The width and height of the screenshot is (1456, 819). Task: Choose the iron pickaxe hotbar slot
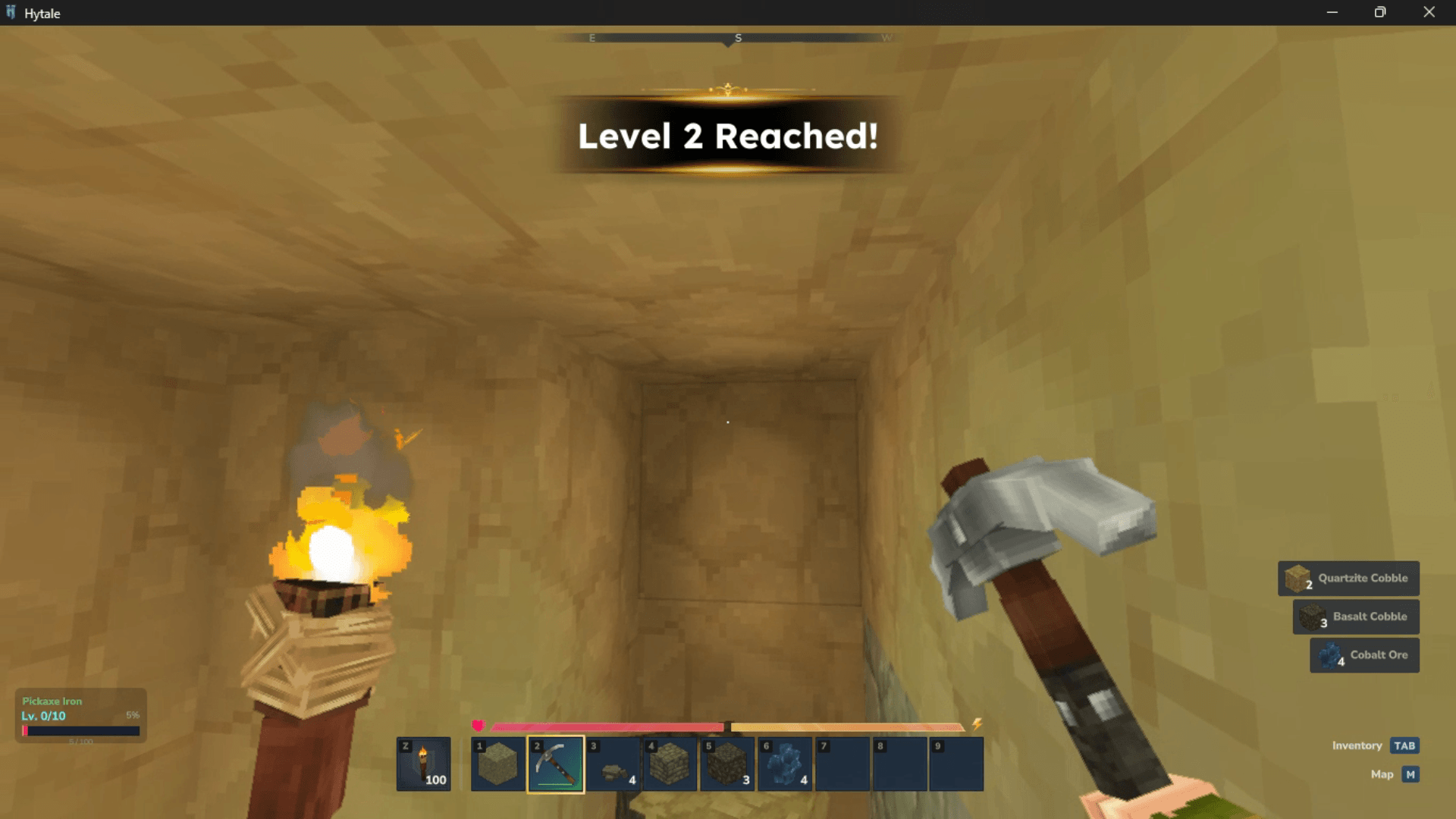tap(556, 764)
